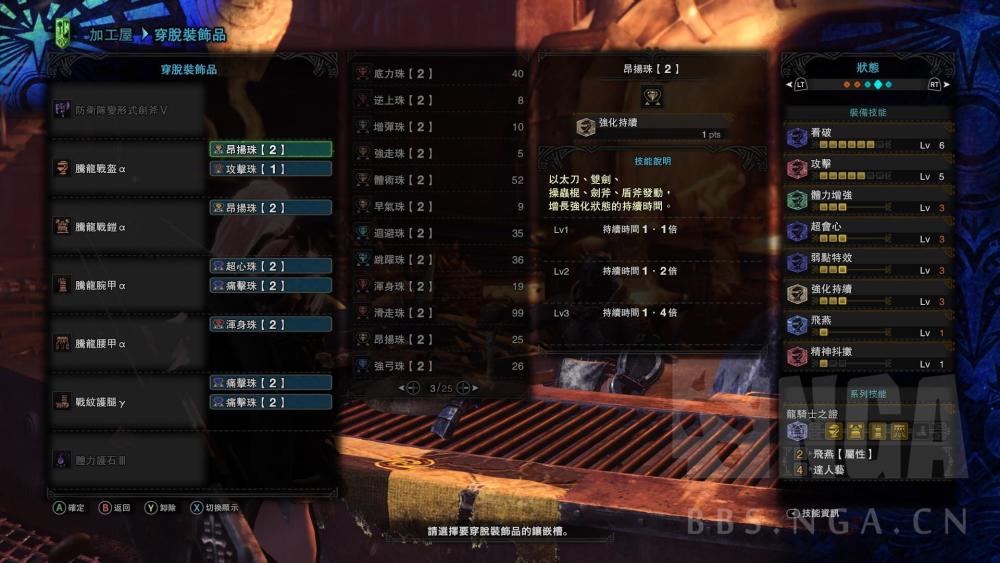Choose the 騰龍戰鎧α chest armor row
The height and width of the screenshot is (563, 1000).
pos(128,226)
